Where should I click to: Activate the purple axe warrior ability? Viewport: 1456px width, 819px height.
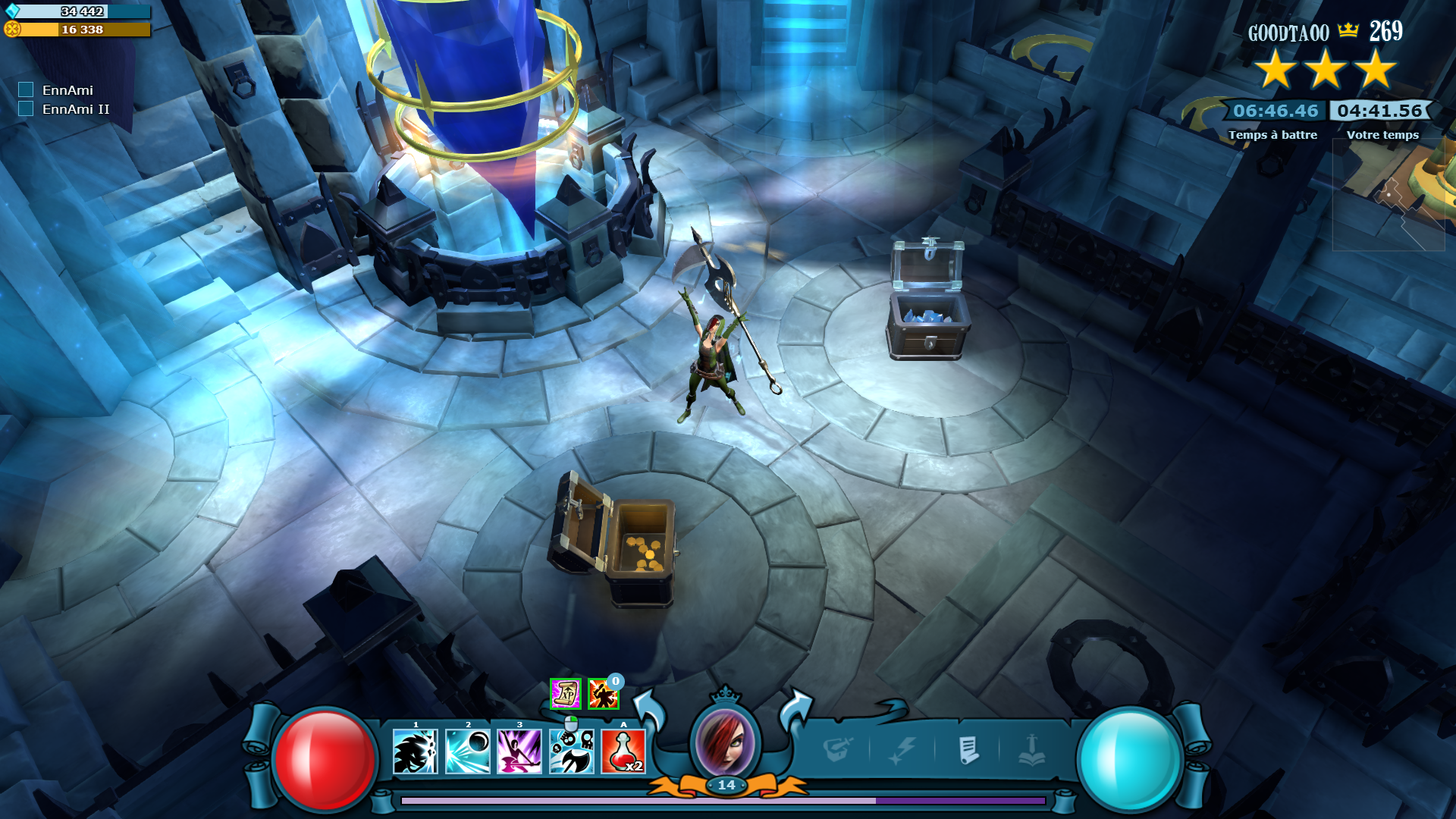(x=519, y=751)
